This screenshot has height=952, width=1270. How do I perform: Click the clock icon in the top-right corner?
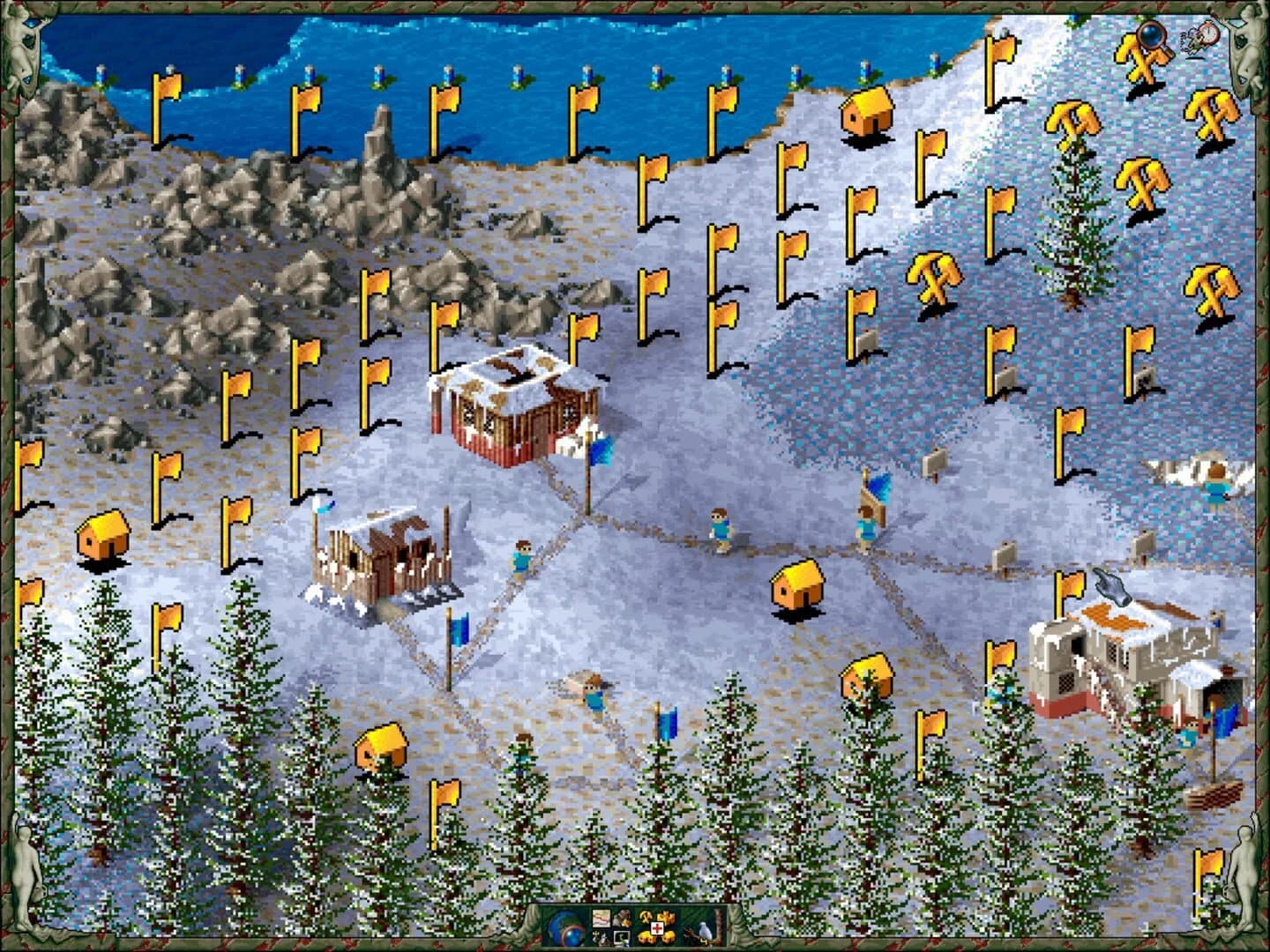[x=1208, y=33]
